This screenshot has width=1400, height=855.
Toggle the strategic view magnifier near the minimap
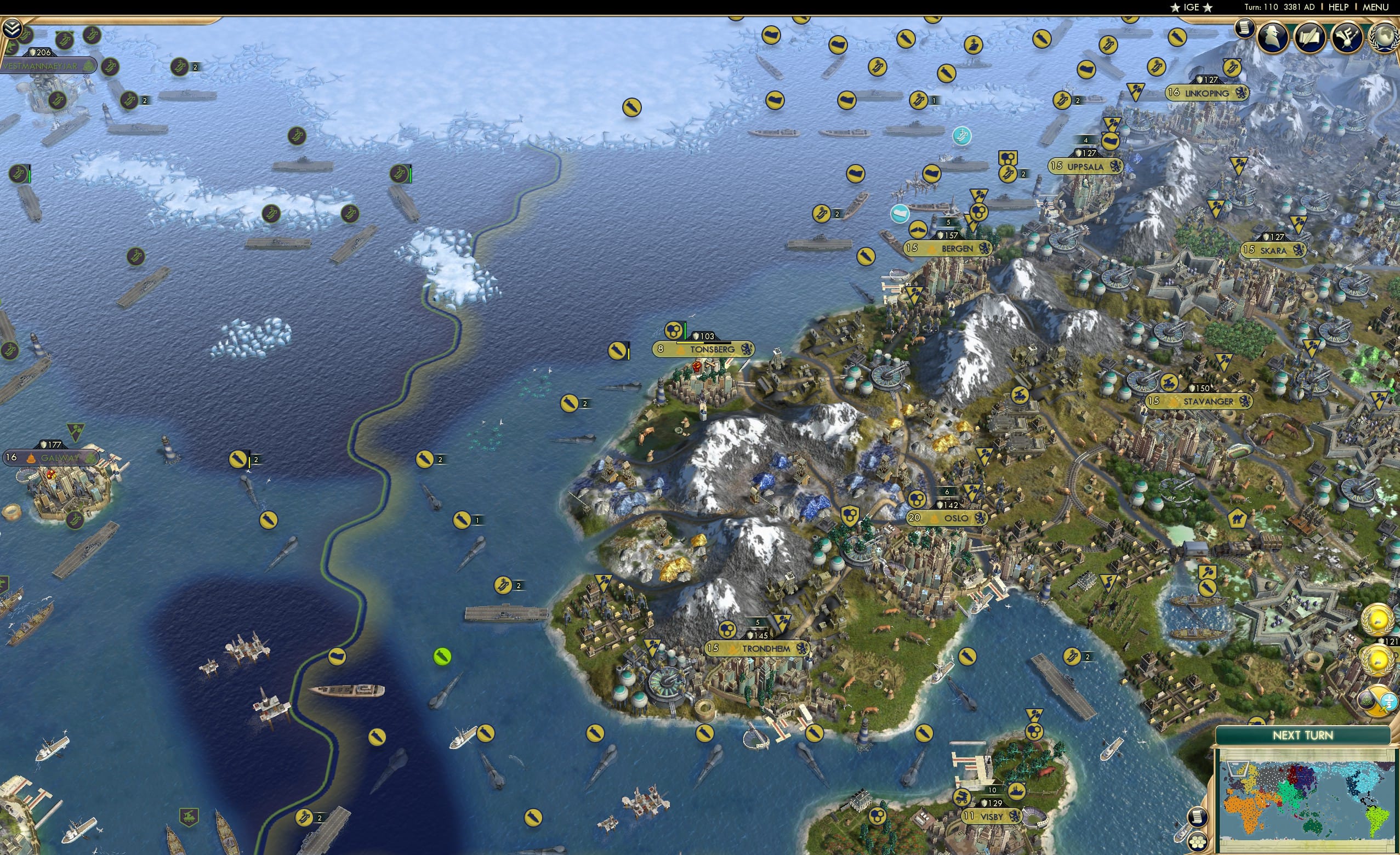click(1198, 818)
